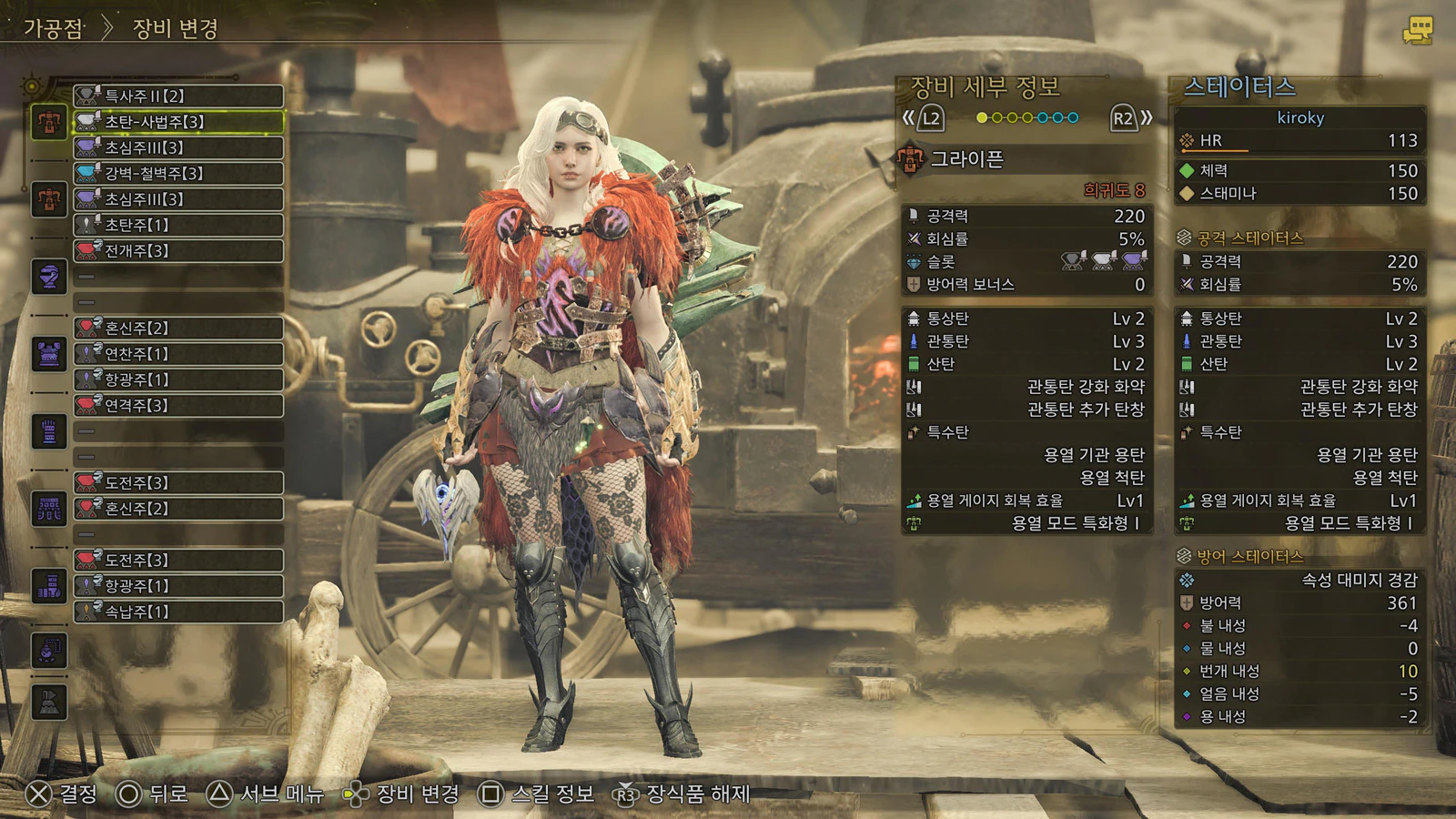Choose the gloves equipment icon

(x=49, y=431)
